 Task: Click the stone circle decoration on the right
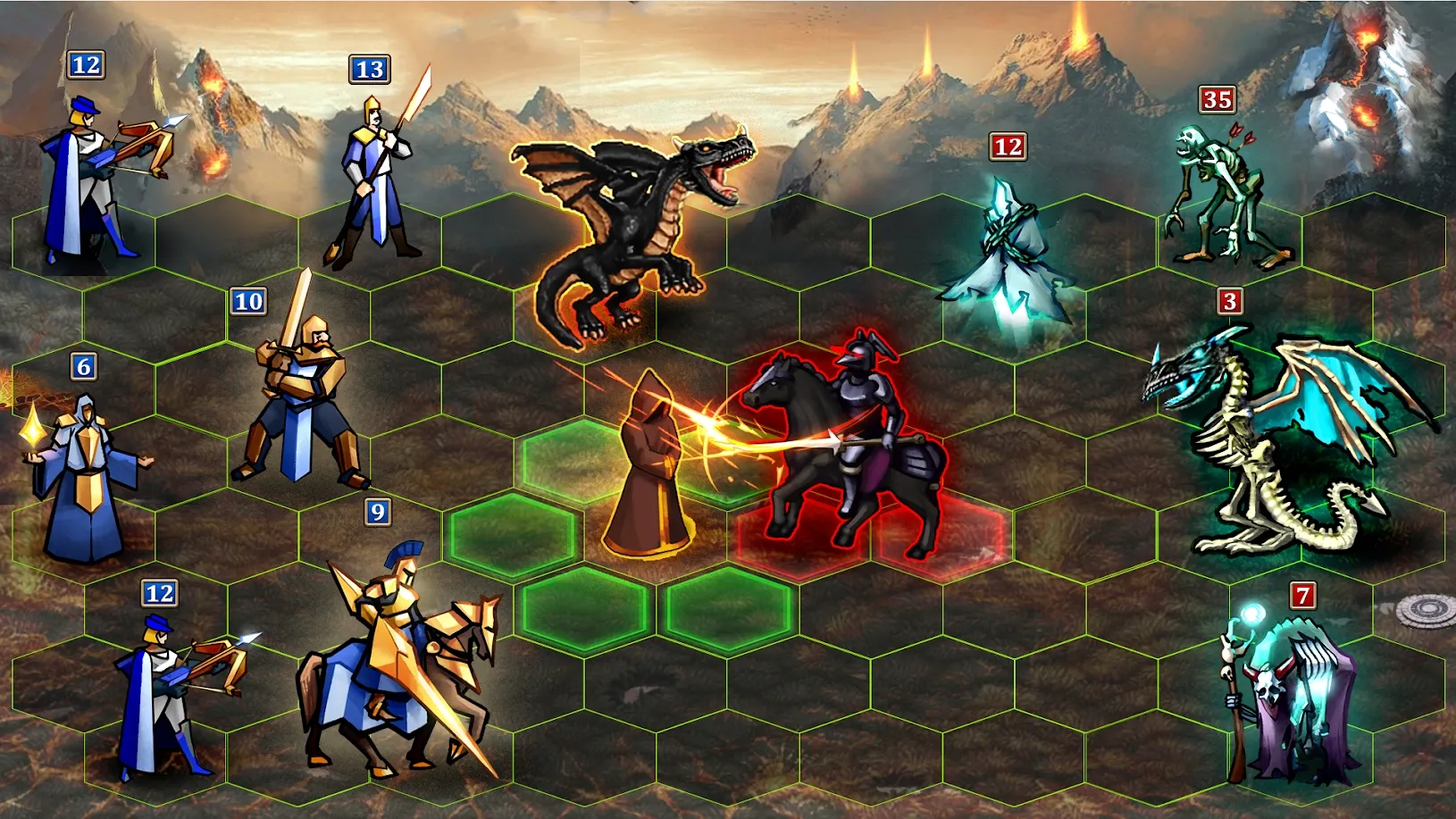(1426, 611)
